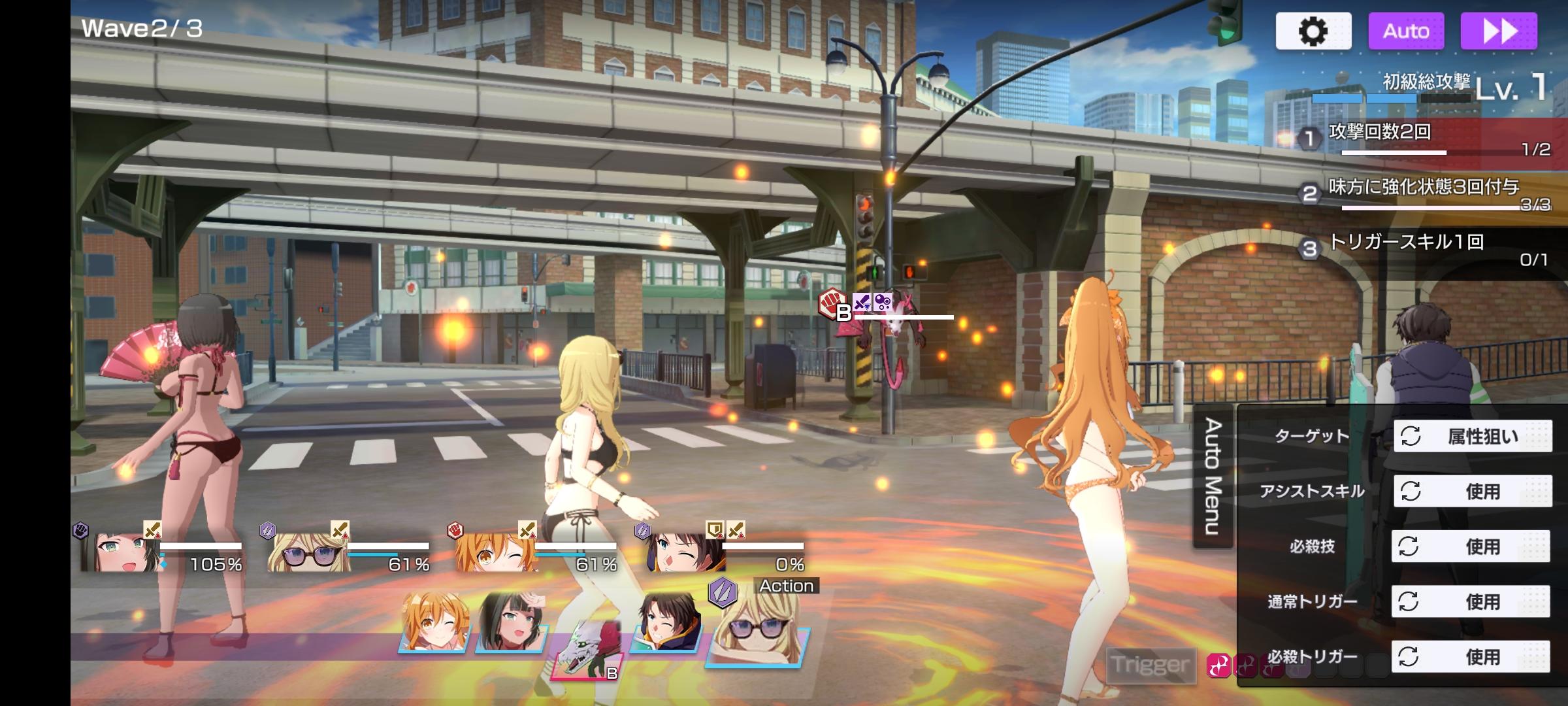Tap the Trigger skill button
The width and height of the screenshot is (1568, 706).
coord(1151,665)
